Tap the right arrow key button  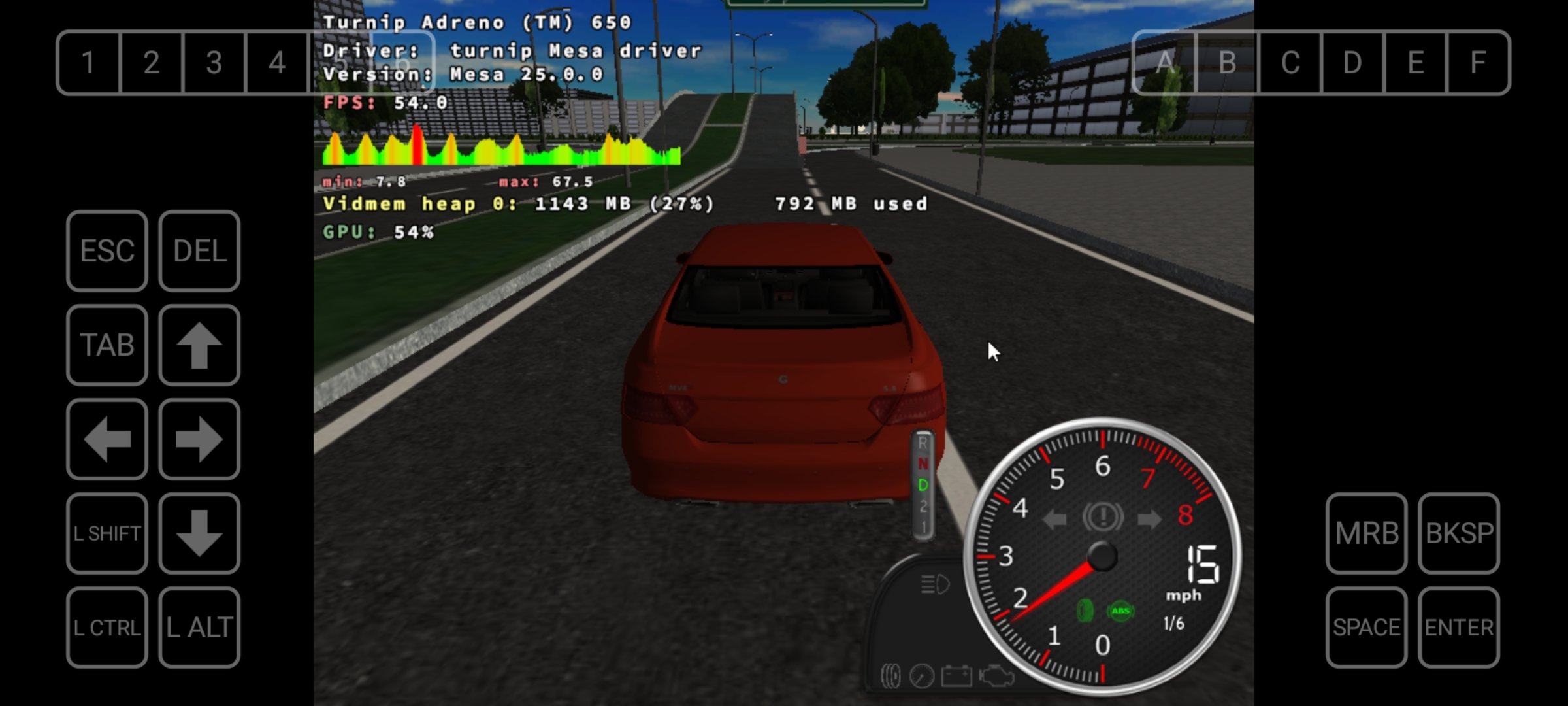pos(199,439)
